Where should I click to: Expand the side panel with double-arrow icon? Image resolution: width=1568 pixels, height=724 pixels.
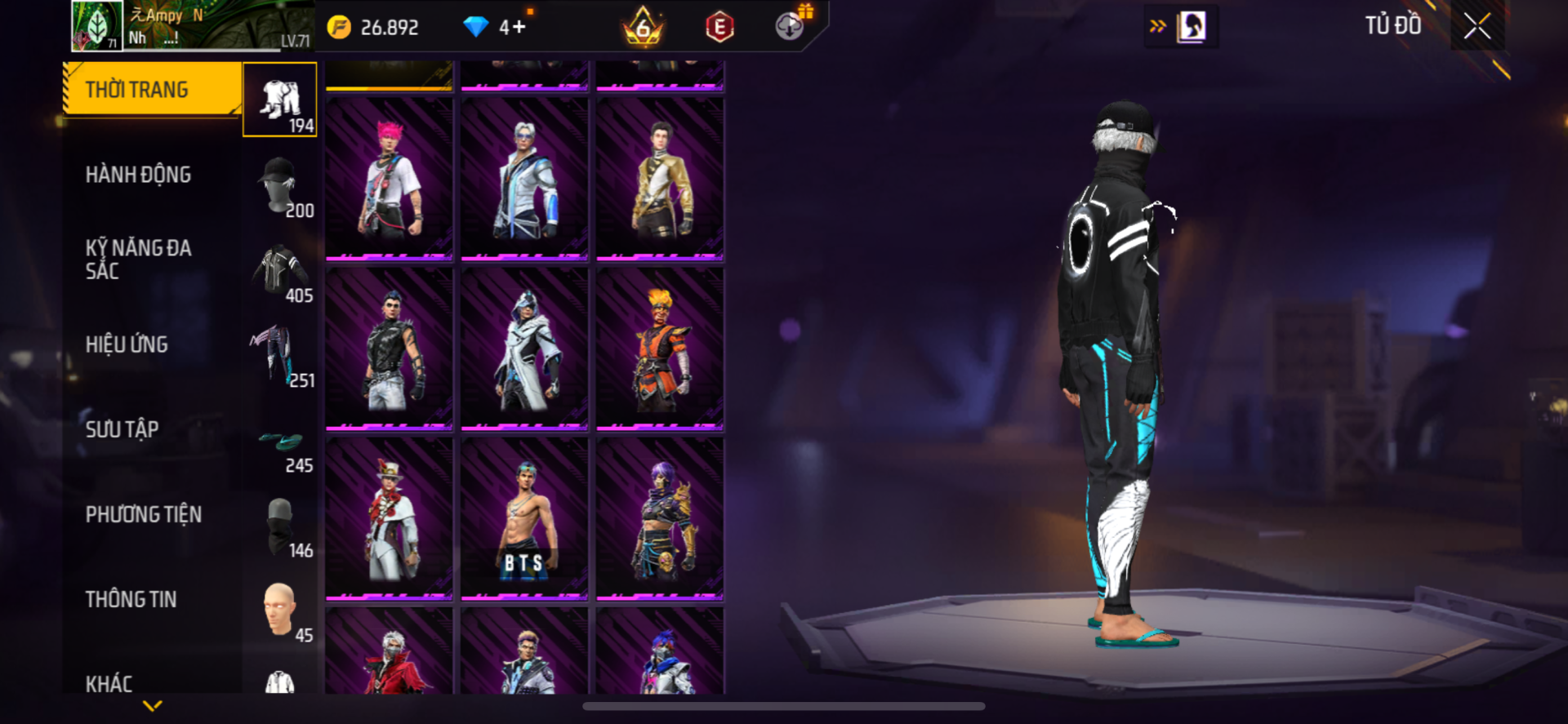pos(1157,26)
